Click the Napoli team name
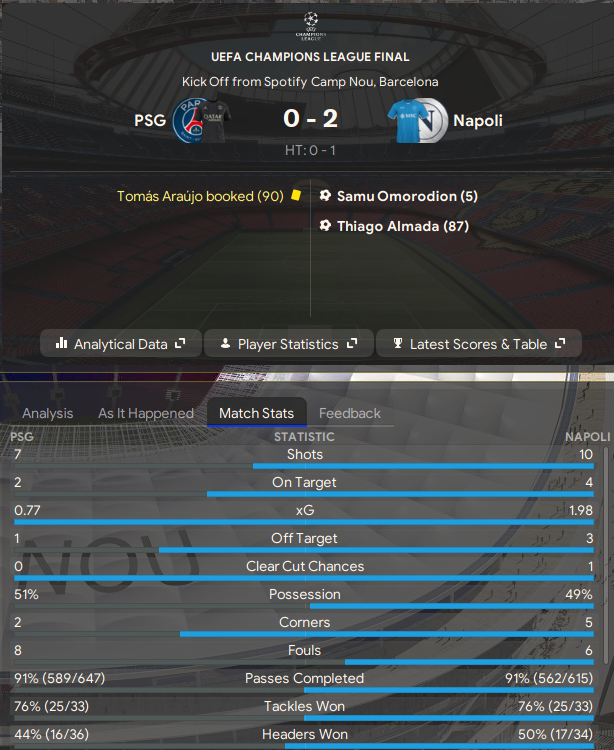Viewport: 614px width, 750px height. [477, 121]
